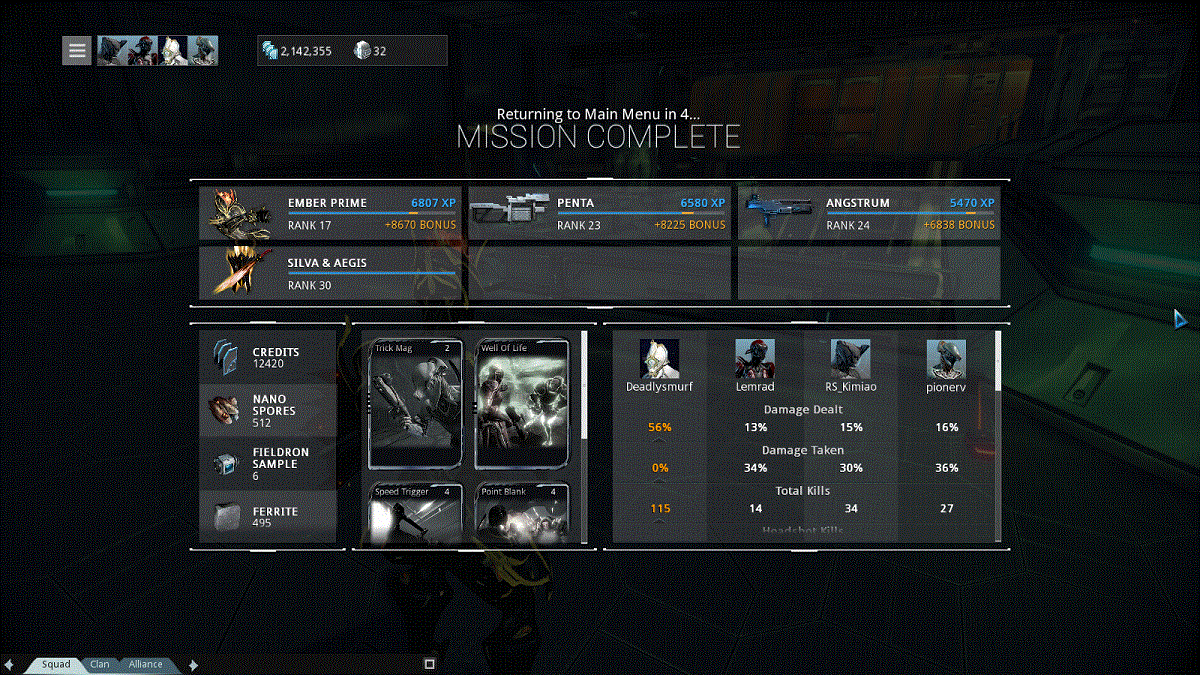Select the Penta weapon XP panel
This screenshot has width=1200, height=675.
point(599,213)
